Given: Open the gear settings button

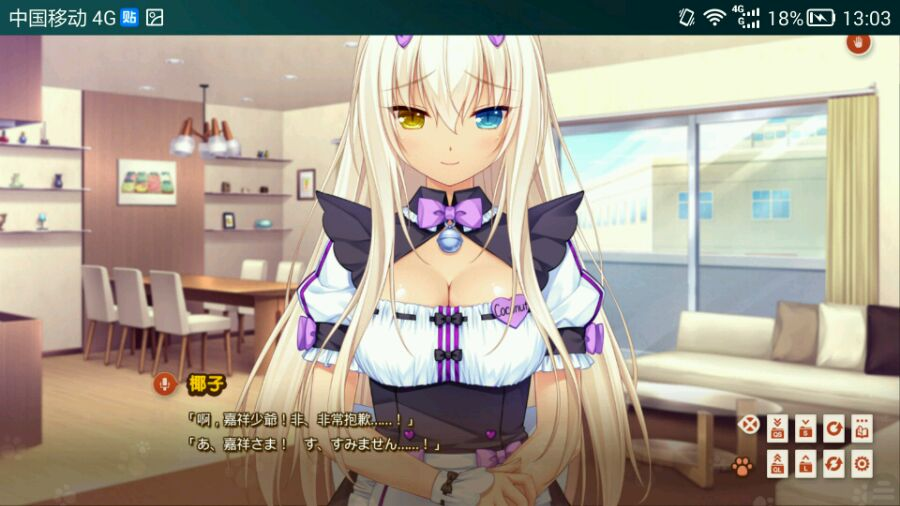Looking at the screenshot, I should (861, 463).
